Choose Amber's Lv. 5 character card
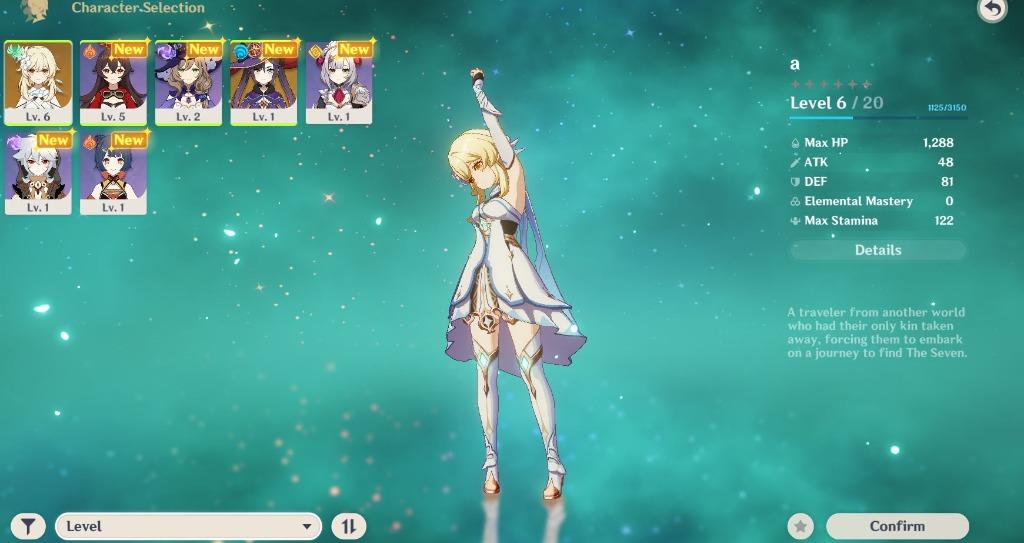 coord(113,82)
